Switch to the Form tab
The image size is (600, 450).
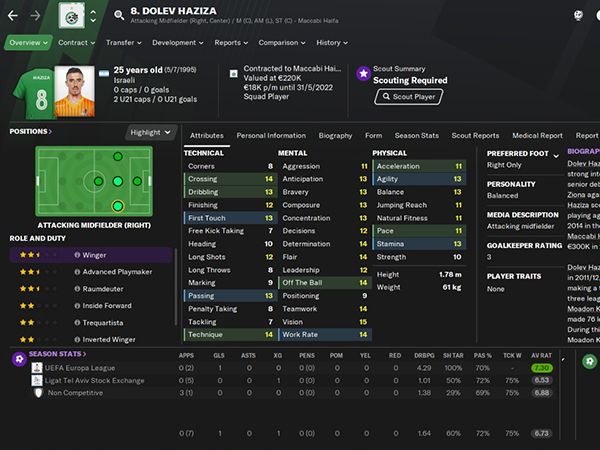click(373, 135)
